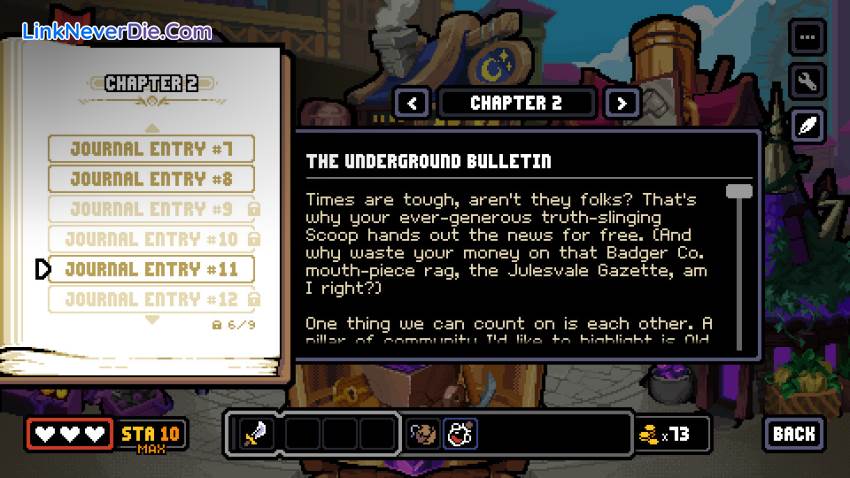
Task: Click the bulletin text scrollbar handle
Action: pos(739,191)
